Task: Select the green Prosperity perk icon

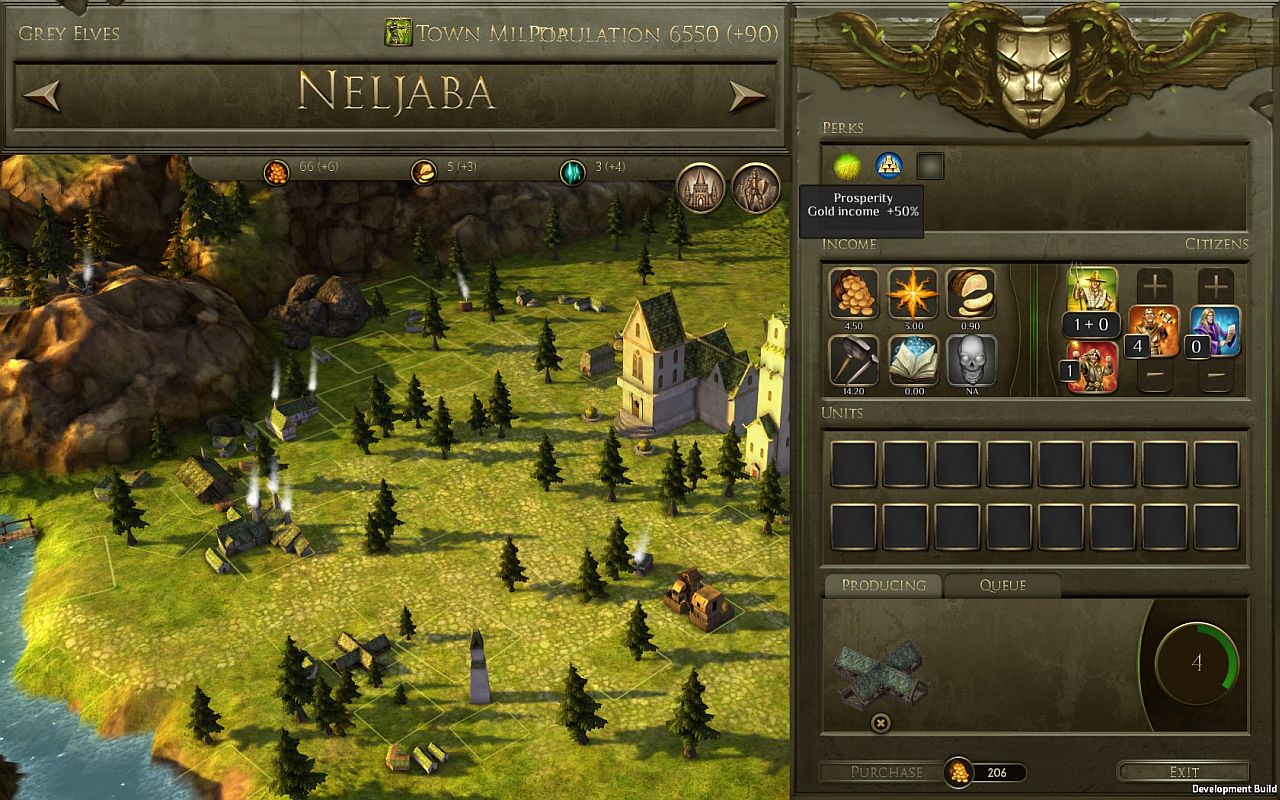Action: click(x=847, y=166)
